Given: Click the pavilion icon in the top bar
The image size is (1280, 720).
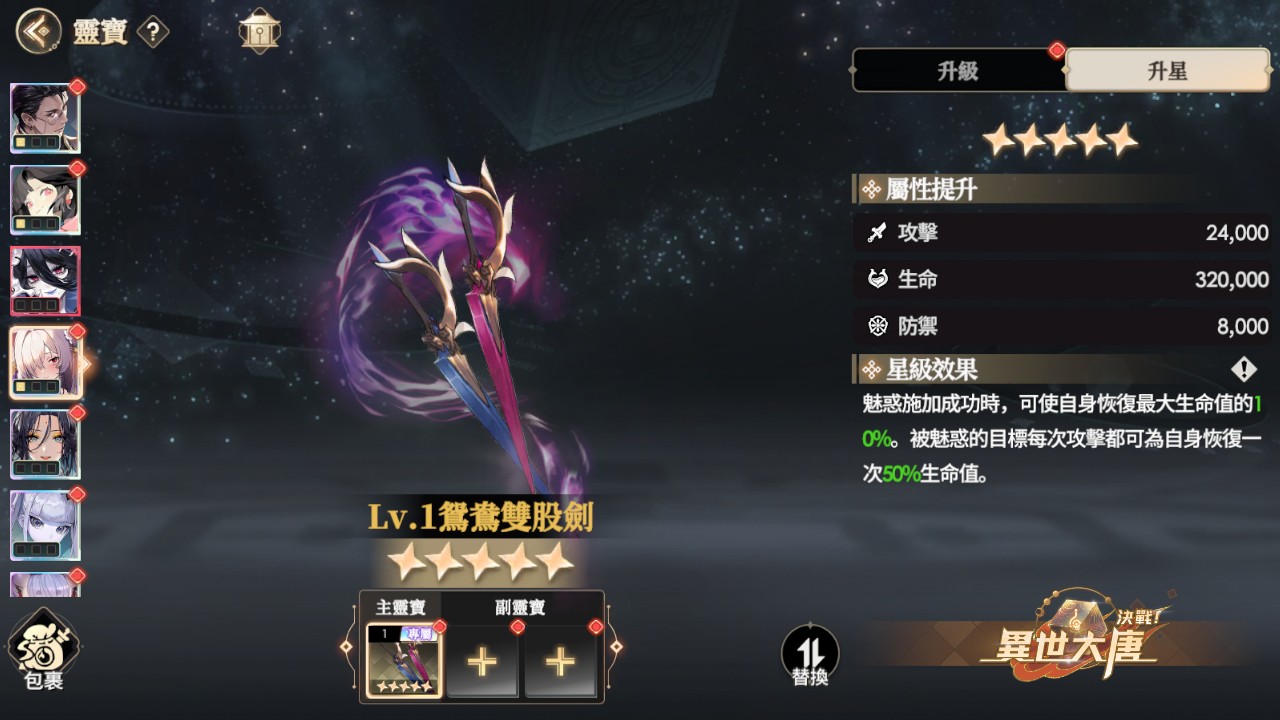Looking at the screenshot, I should pos(260,29).
